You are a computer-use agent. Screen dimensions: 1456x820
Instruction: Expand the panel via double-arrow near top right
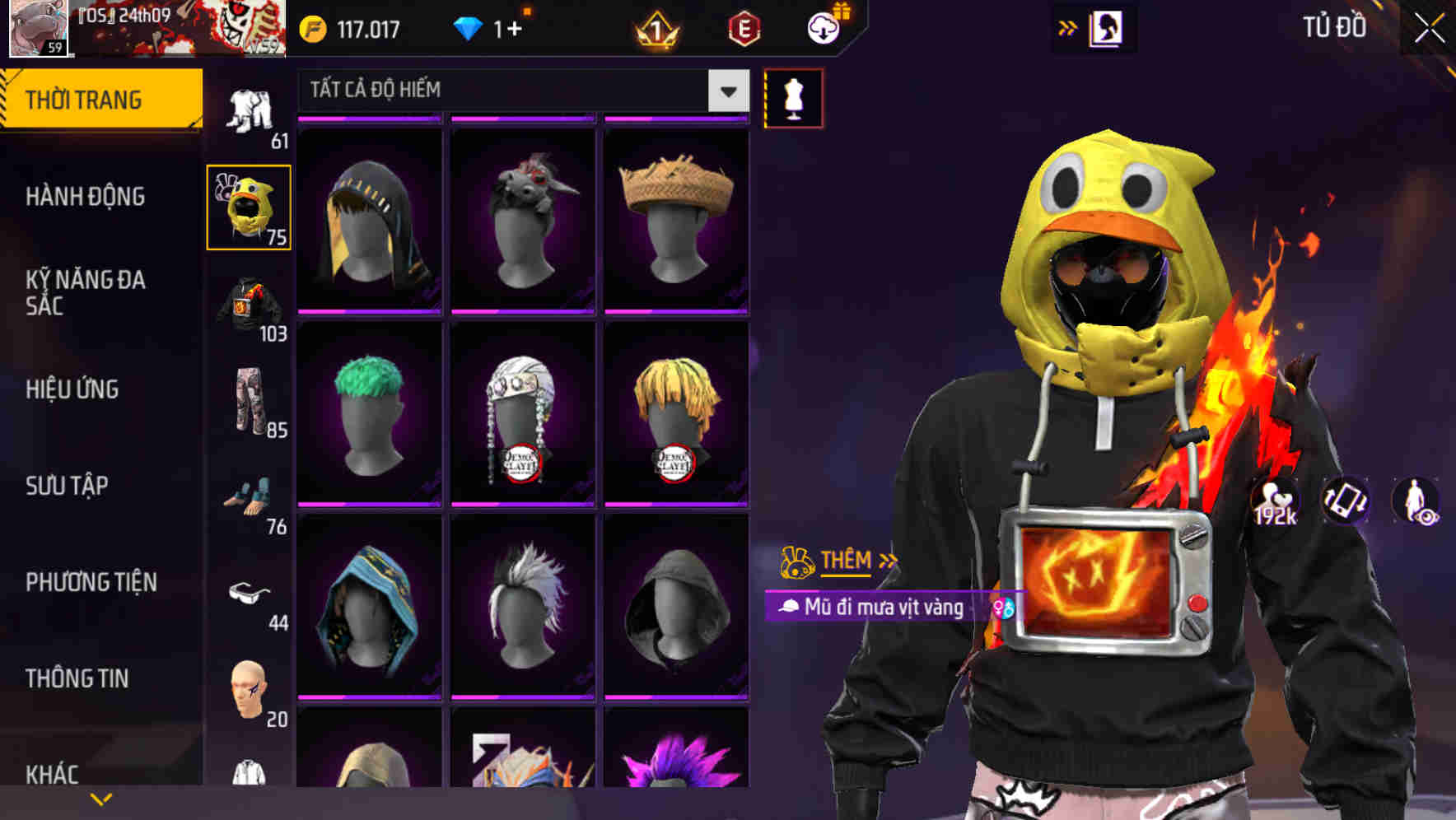pyautogui.click(x=1068, y=26)
